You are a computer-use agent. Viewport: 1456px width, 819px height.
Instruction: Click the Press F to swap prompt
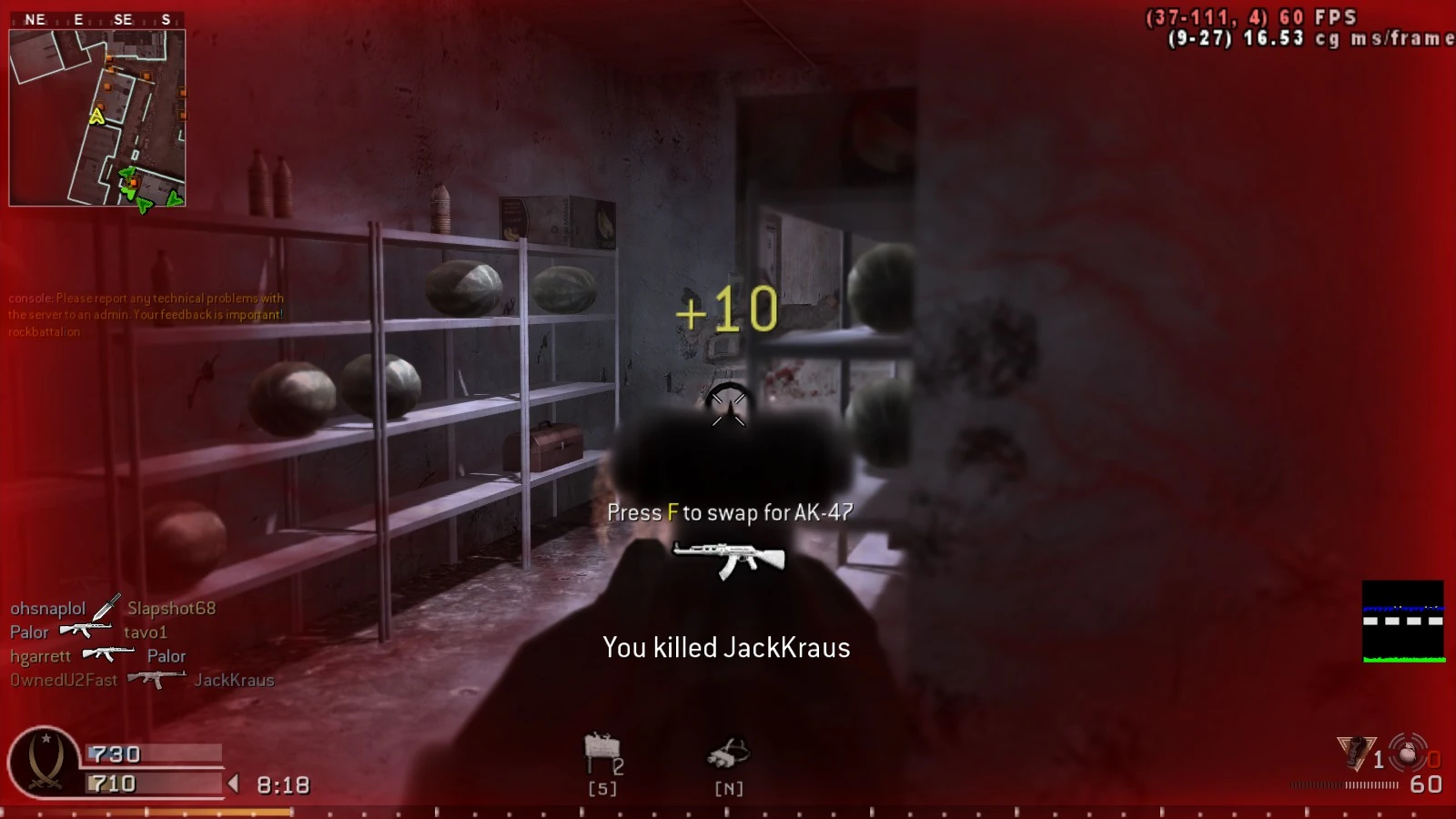[x=727, y=512]
